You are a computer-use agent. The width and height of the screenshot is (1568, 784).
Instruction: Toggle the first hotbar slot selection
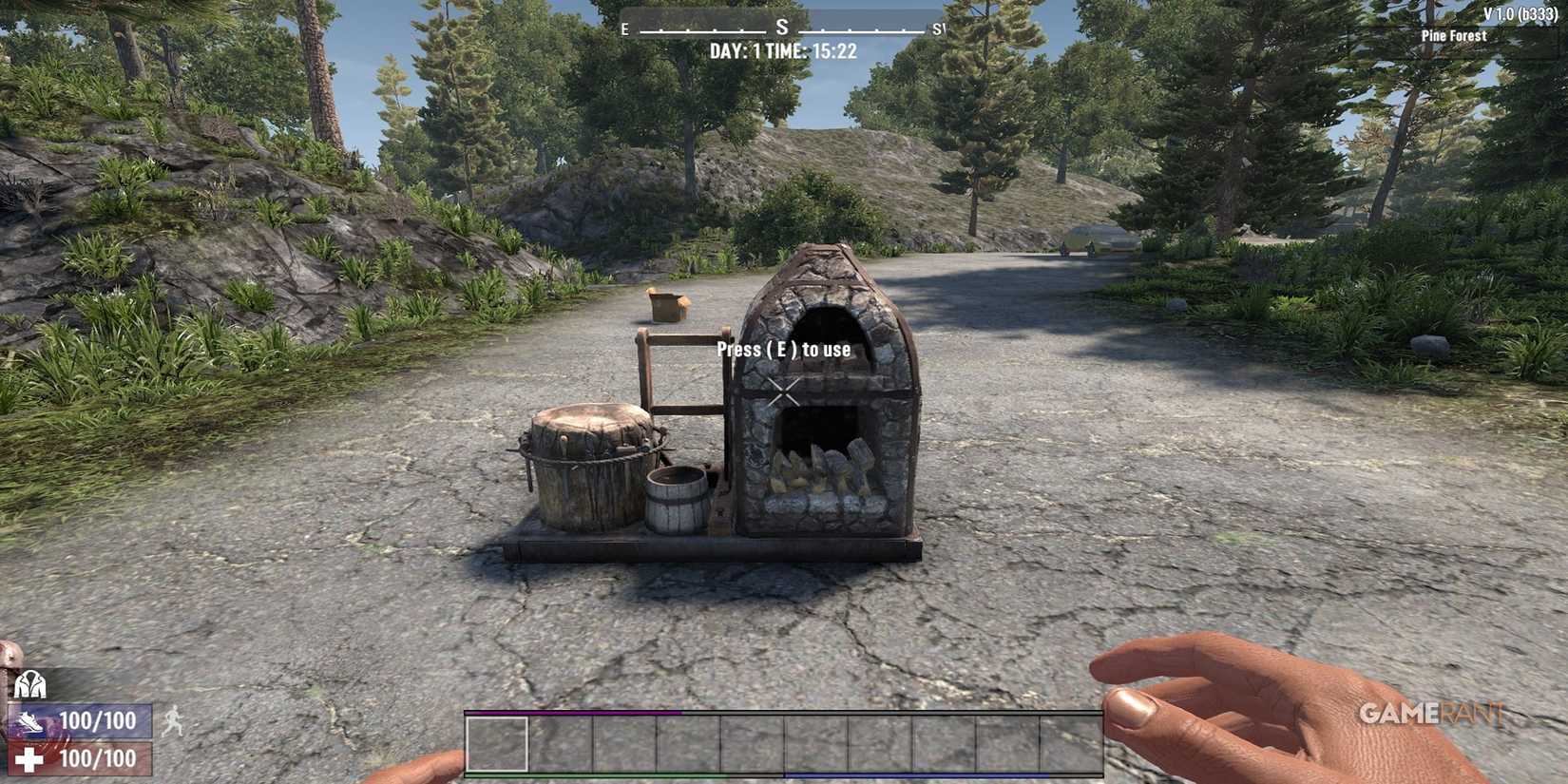click(x=495, y=744)
